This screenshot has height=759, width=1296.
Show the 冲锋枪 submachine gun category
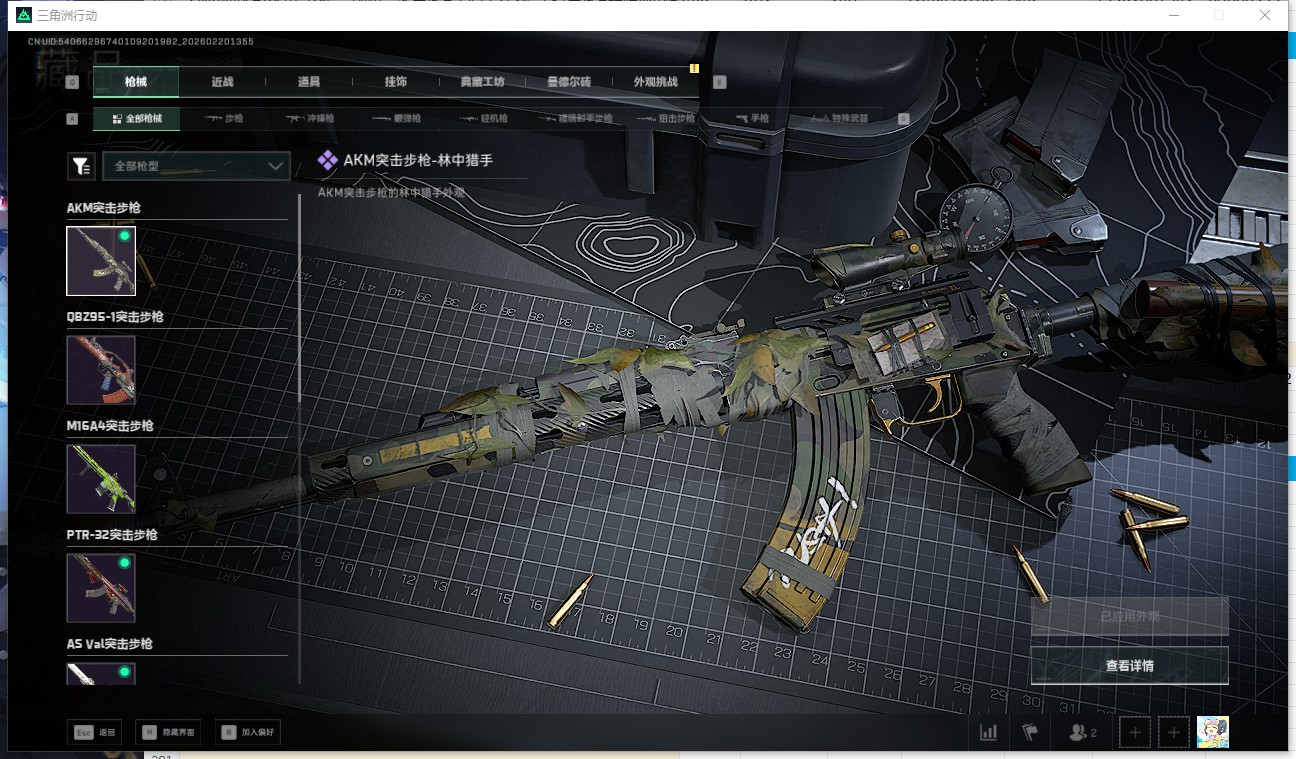310,118
